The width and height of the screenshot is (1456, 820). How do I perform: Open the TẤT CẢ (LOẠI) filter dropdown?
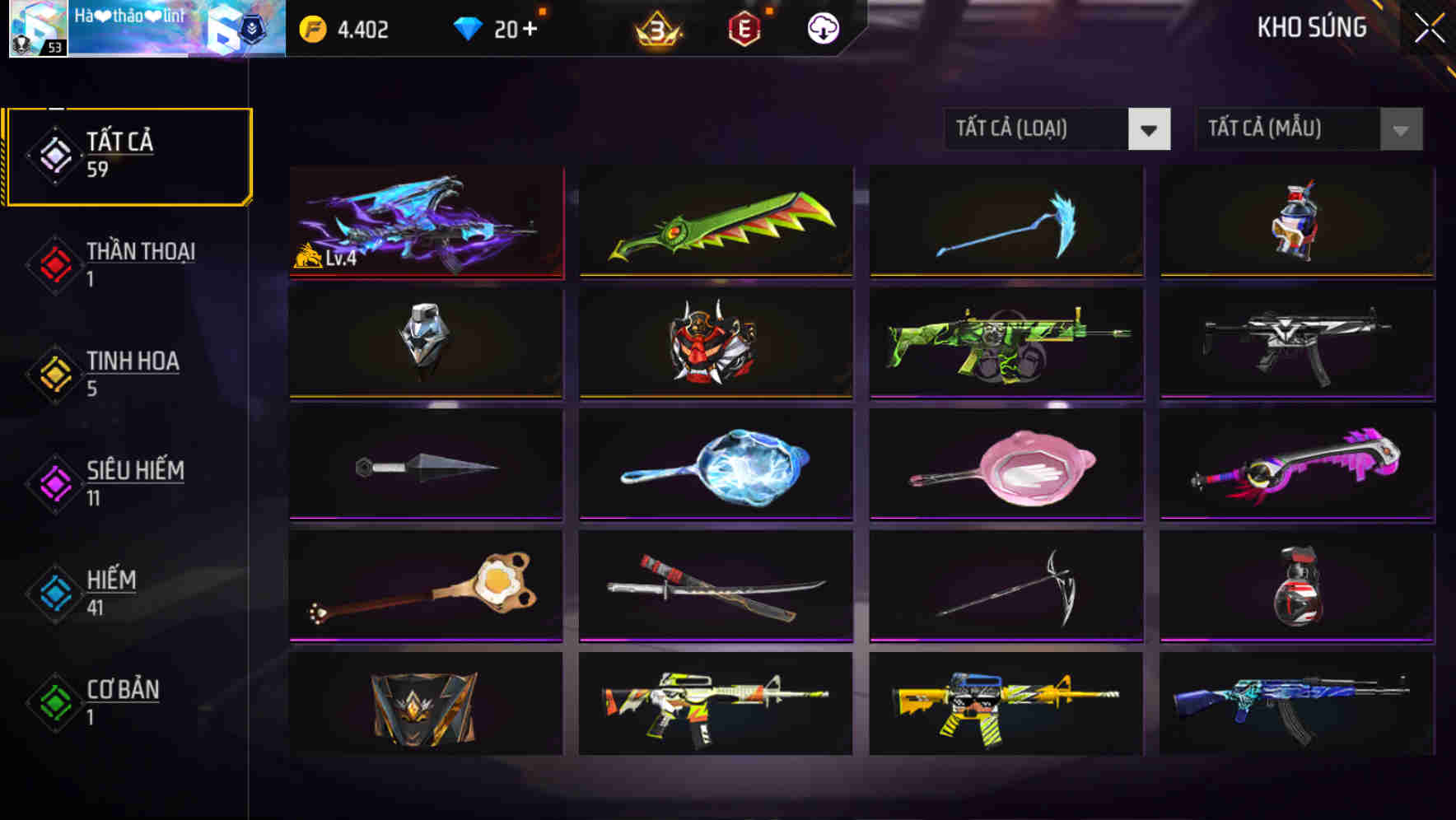[1057, 129]
